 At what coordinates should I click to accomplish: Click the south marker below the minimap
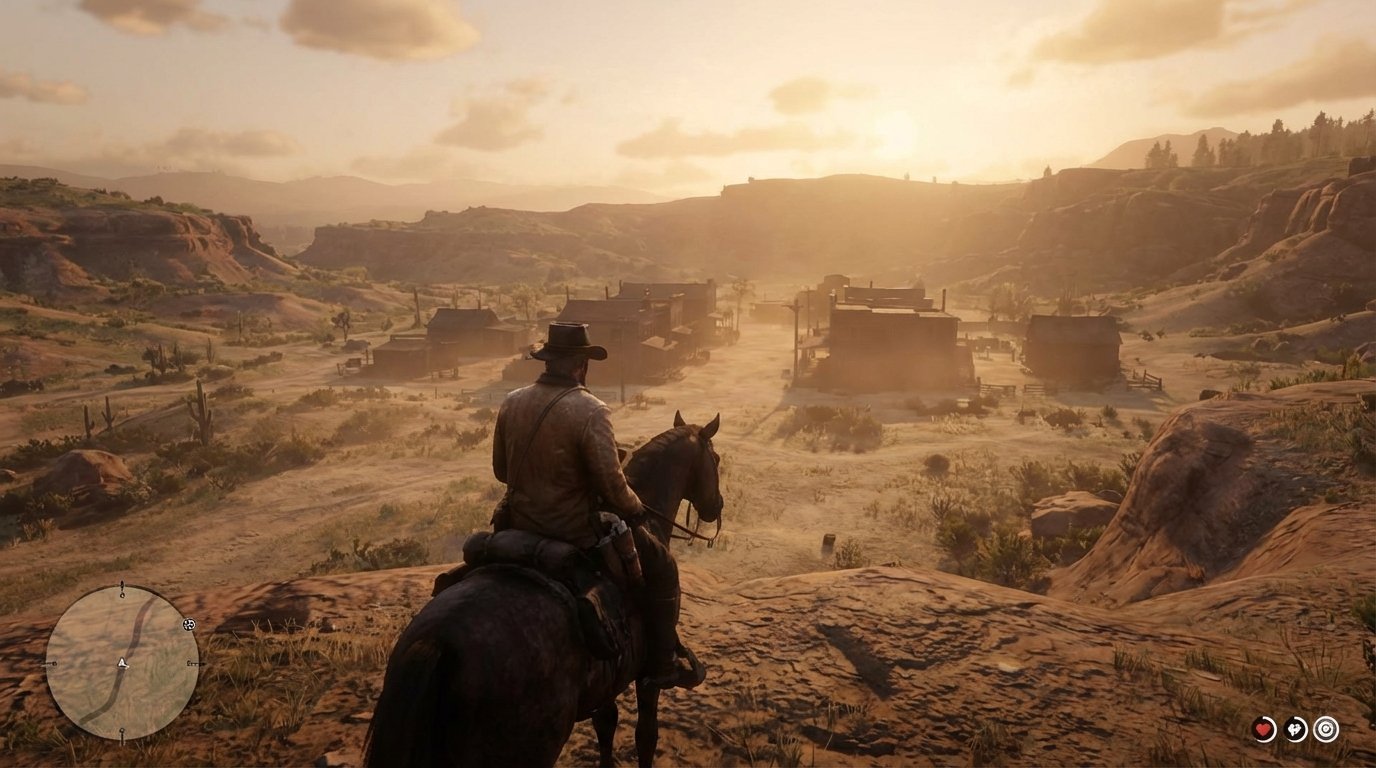coord(122,731)
